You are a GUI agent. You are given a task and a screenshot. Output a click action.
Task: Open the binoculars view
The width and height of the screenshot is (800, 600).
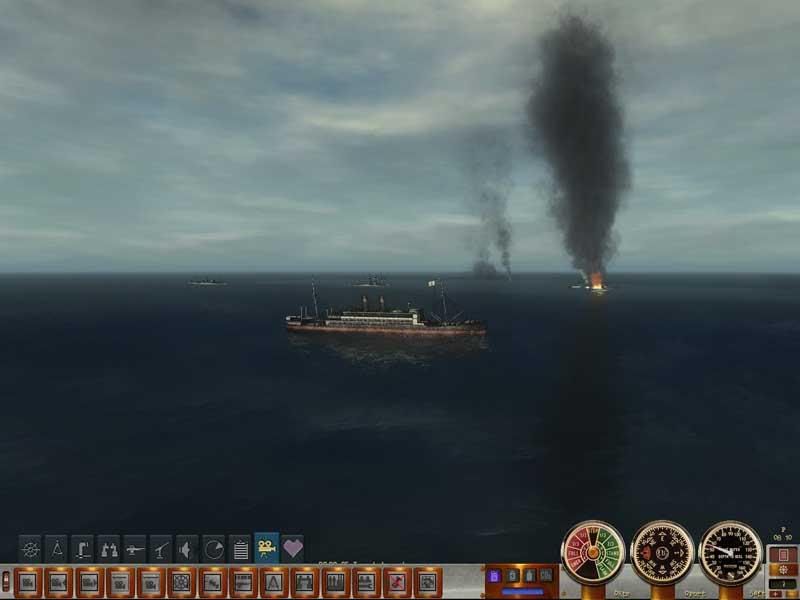pos(108,548)
